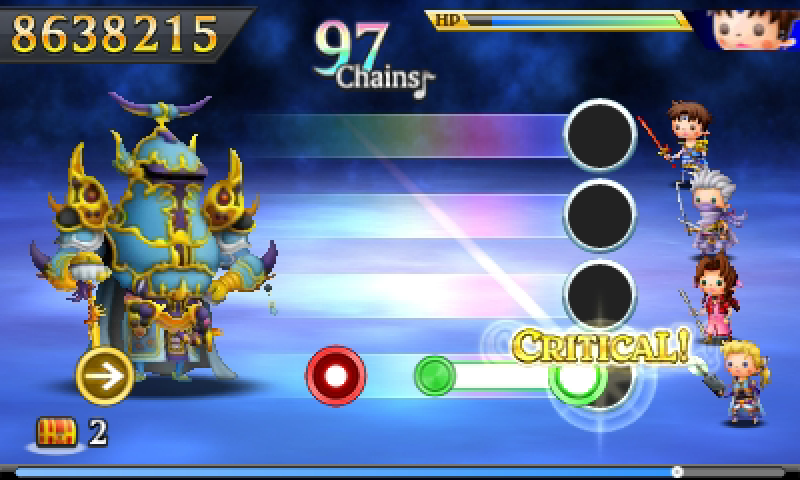Tap the green hold note's starting circle
This screenshot has width=800, height=480.
[x=435, y=376]
